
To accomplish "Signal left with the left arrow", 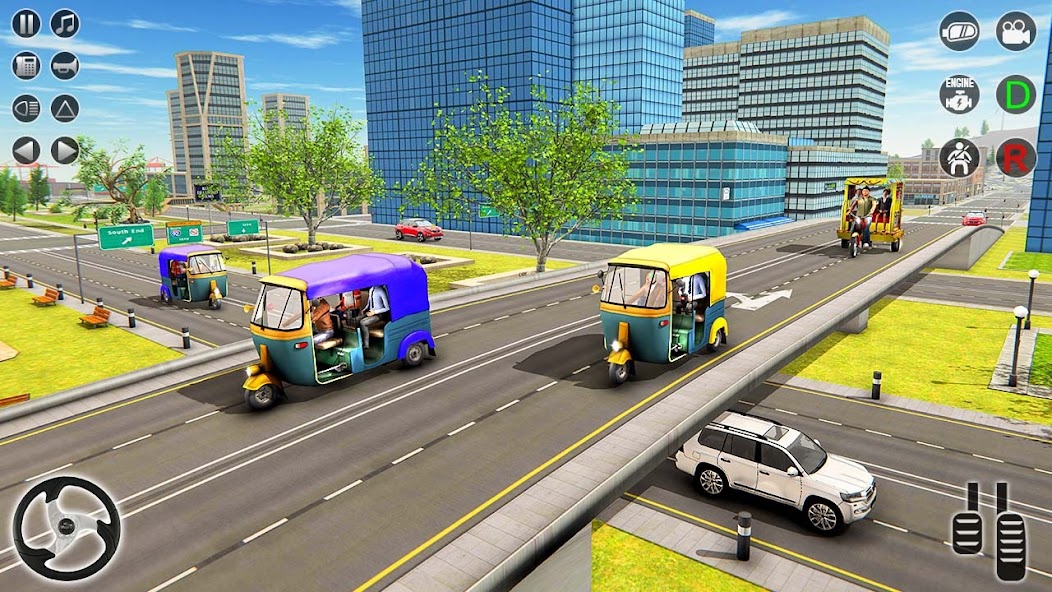I will pyautogui.click(x=26, y=151).
